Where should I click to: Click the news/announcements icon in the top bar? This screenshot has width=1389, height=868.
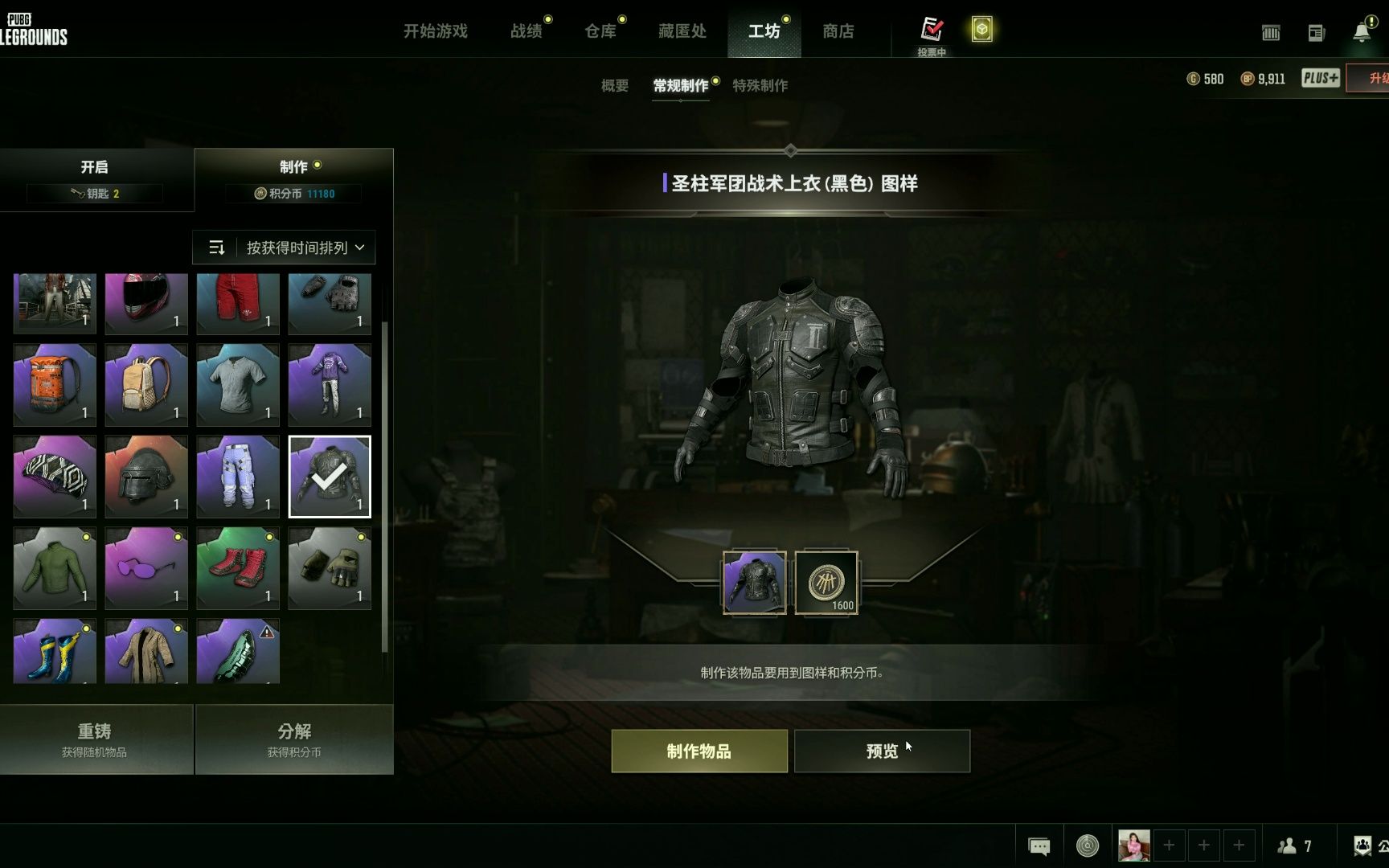tap(1317, 32)
